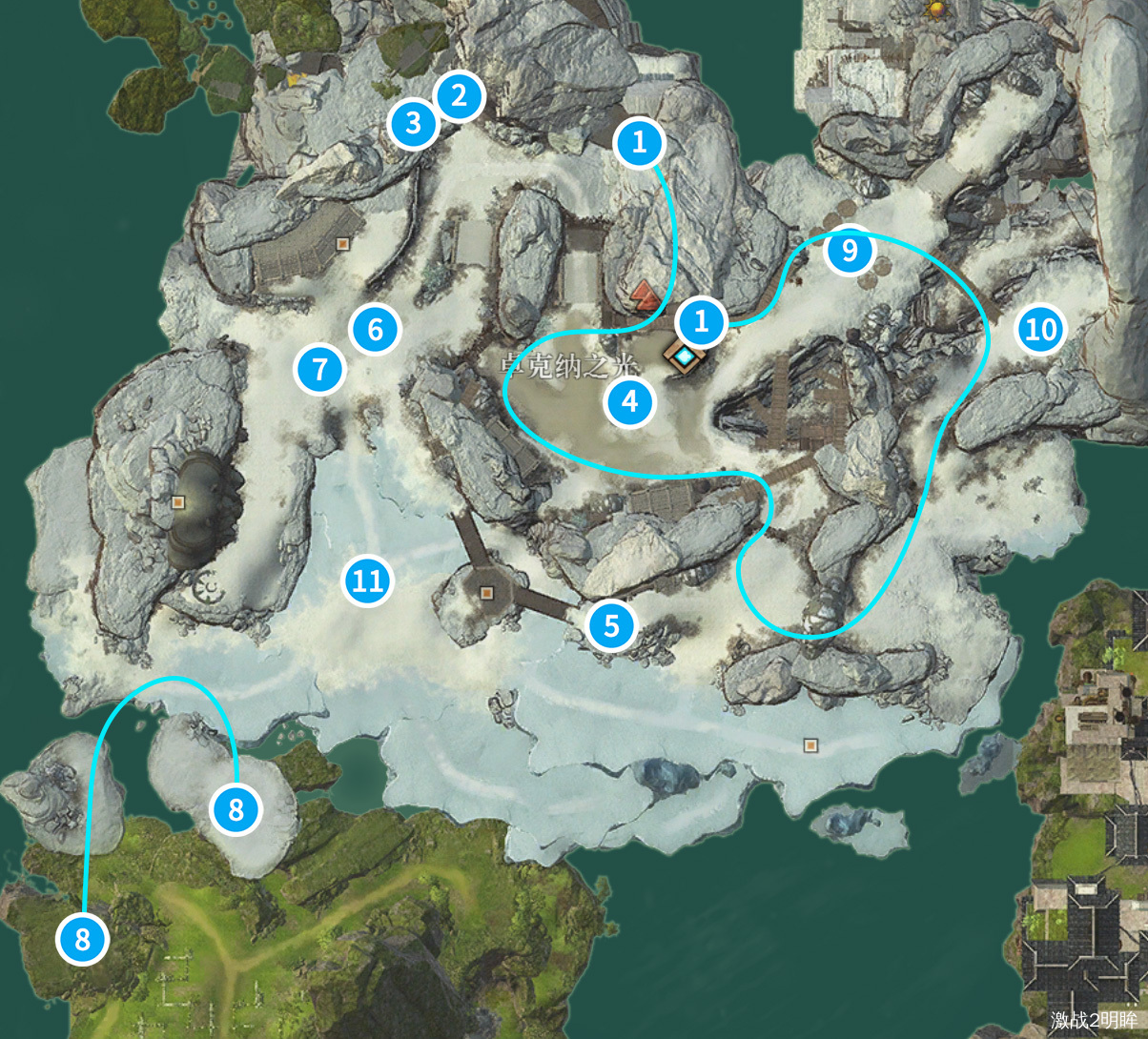Screen dimensions: 1148x1039
Task: Activate the blue diamond waypoint icon
Action: pyautogui.click(x=685, y=357)
